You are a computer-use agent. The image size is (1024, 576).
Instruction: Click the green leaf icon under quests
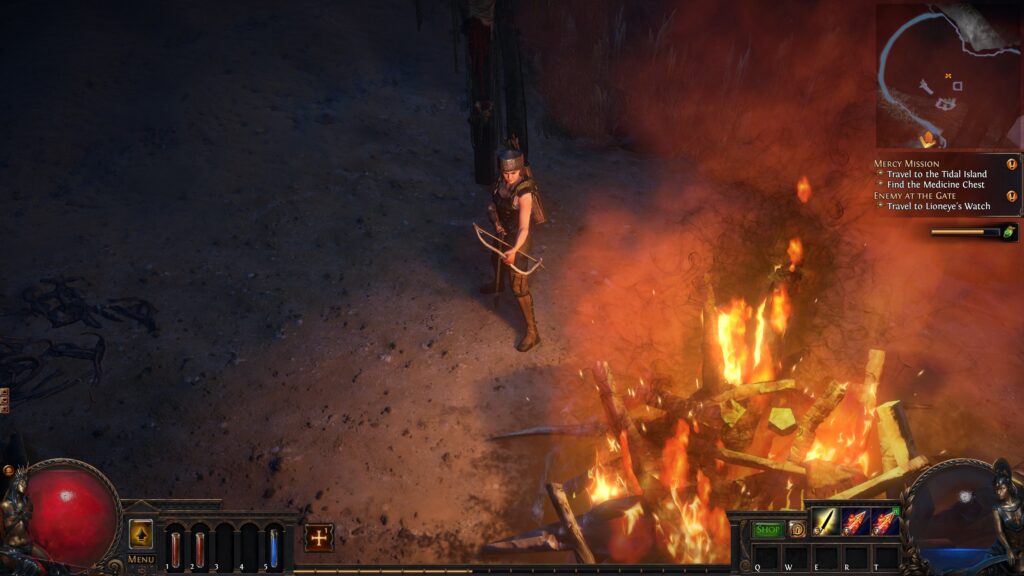coord(1009,232)
